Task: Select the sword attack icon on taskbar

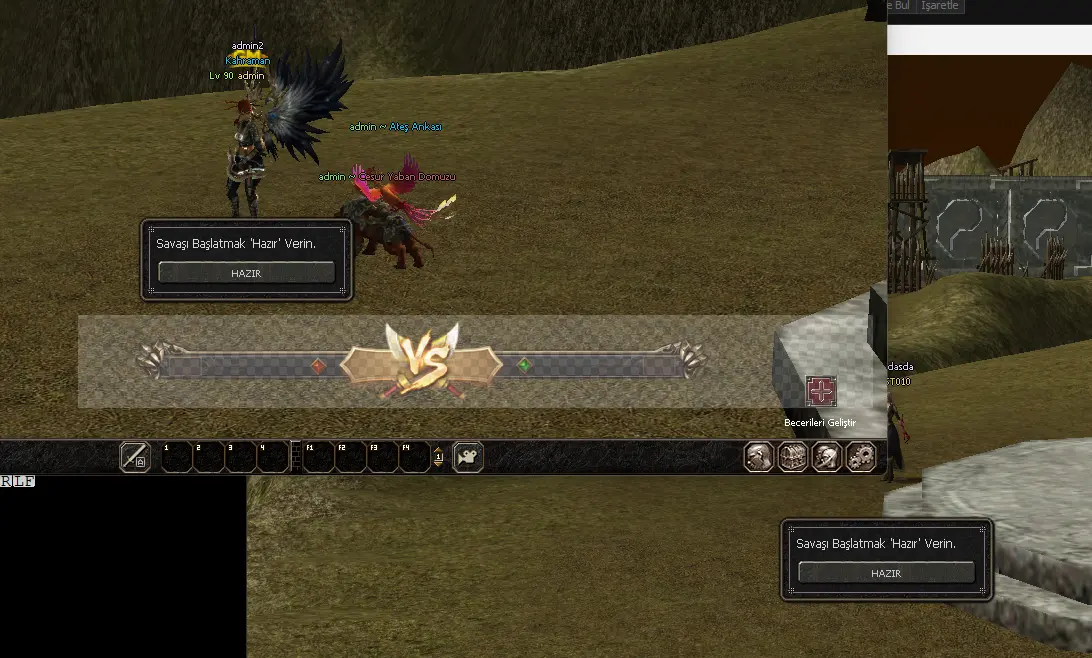Action: 135,457
